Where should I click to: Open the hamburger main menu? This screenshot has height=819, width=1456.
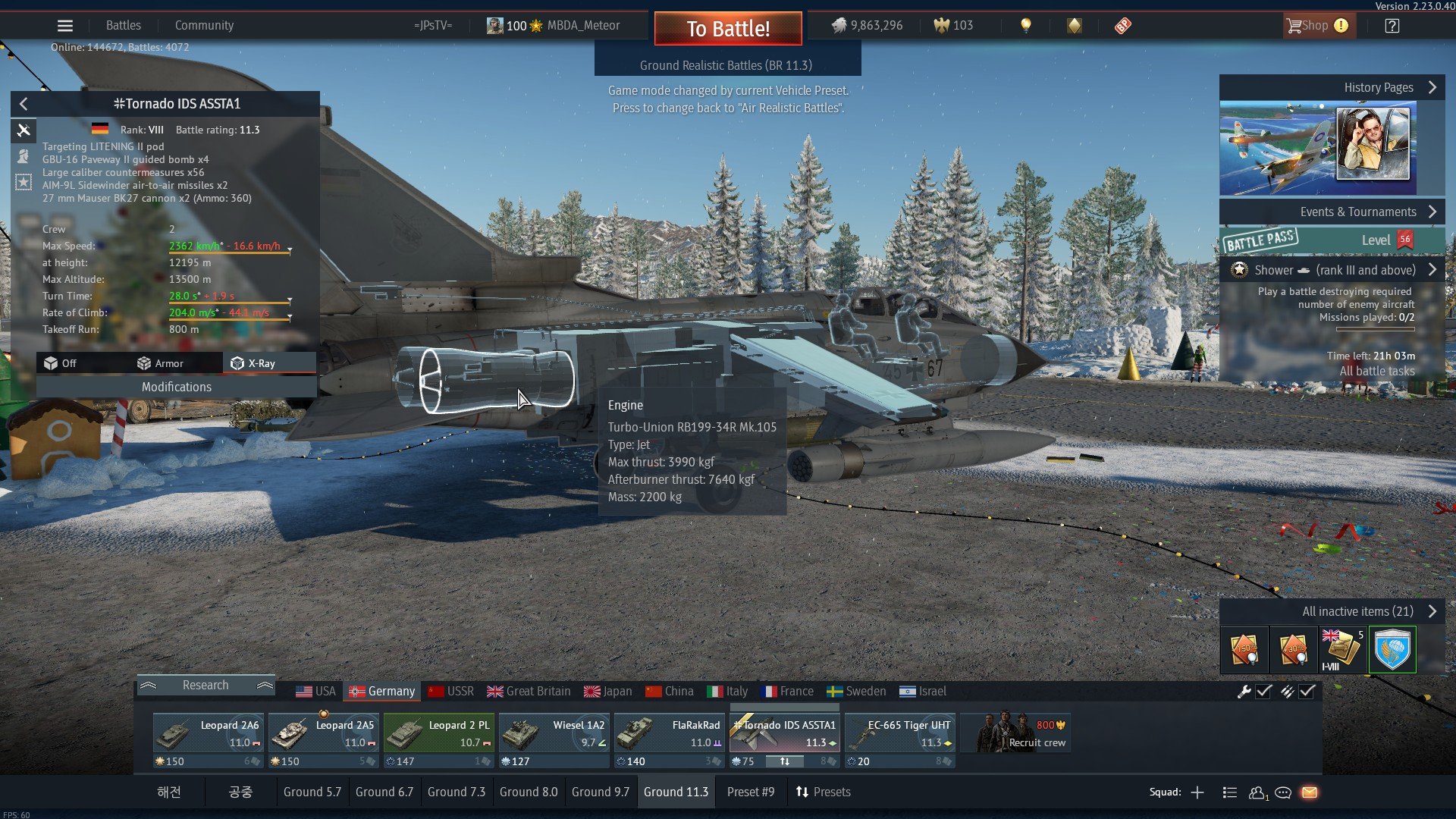click(x=65, y=26)
